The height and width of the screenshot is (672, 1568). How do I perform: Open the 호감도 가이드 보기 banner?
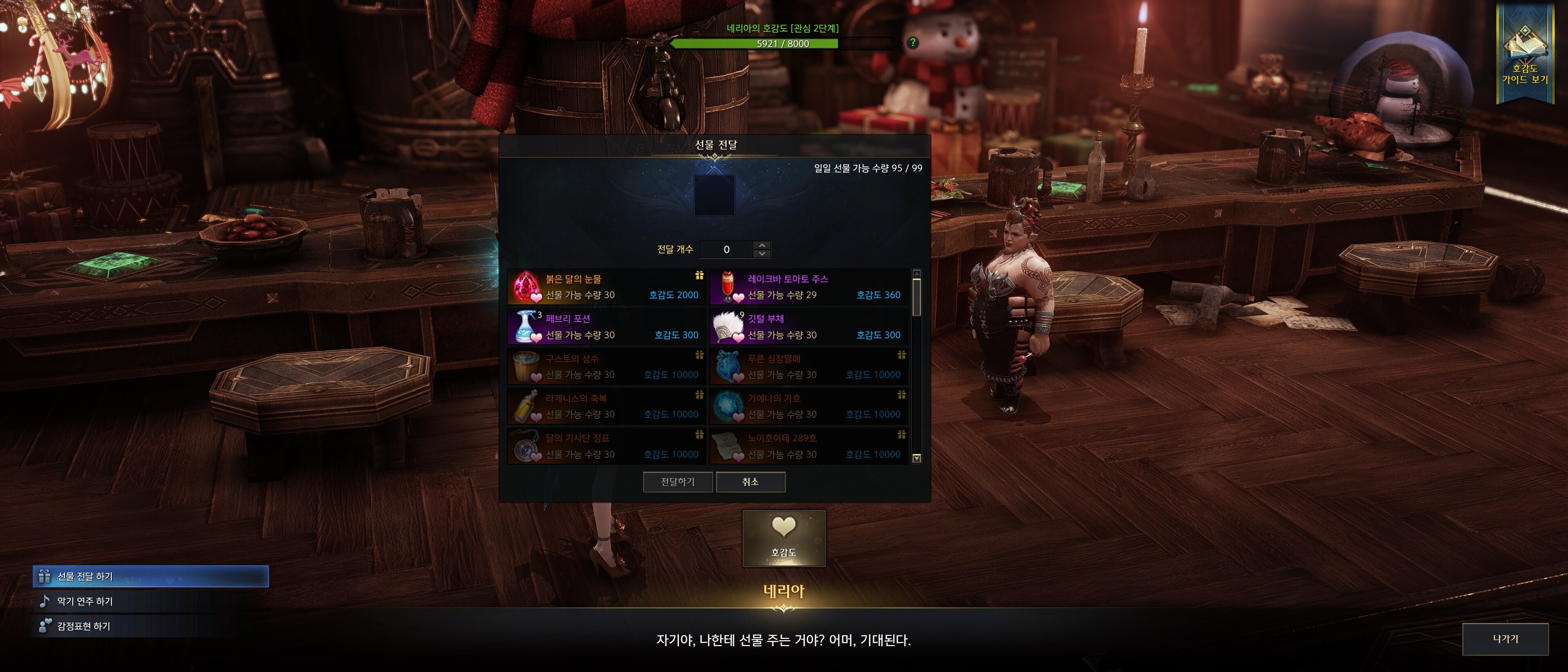pyautogui.click(x=1524, y=55)
